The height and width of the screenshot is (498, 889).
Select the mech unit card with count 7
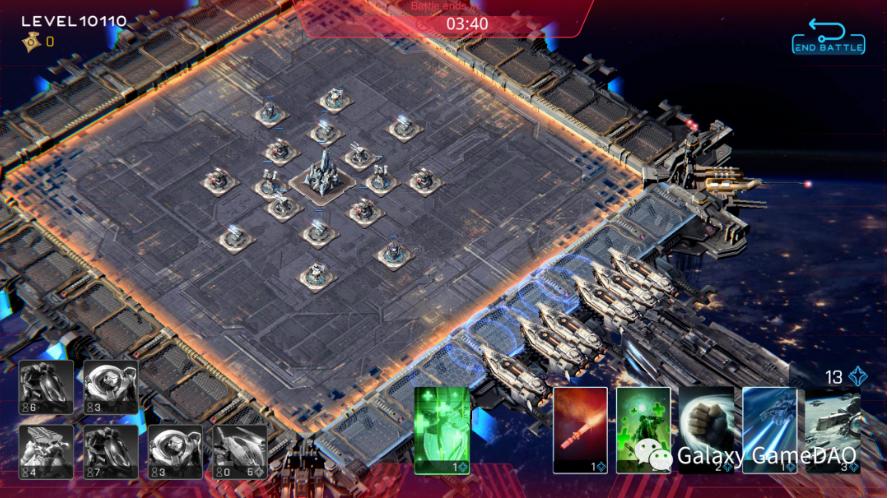point(111,451)
